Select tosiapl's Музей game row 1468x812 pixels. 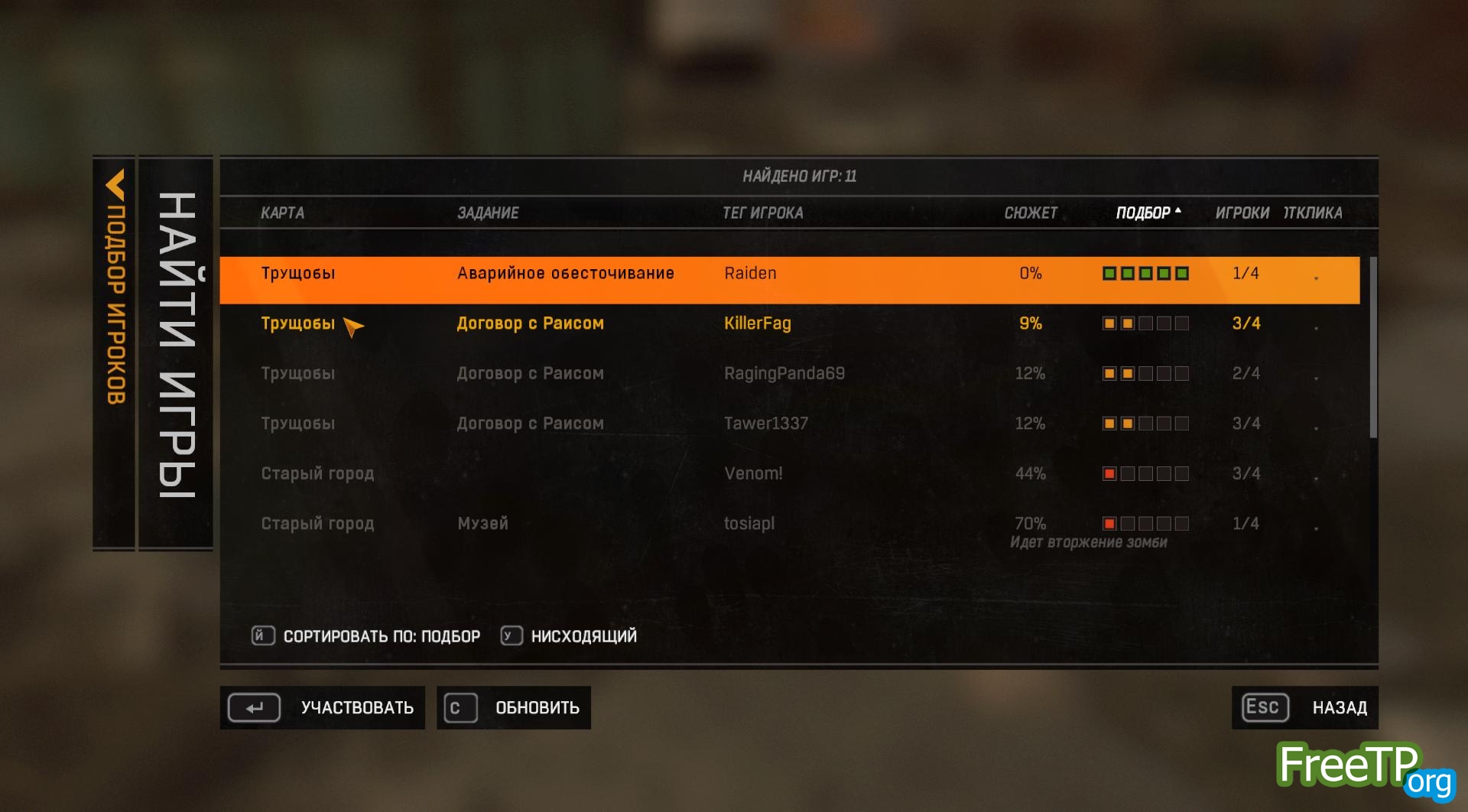coord(749,524)
